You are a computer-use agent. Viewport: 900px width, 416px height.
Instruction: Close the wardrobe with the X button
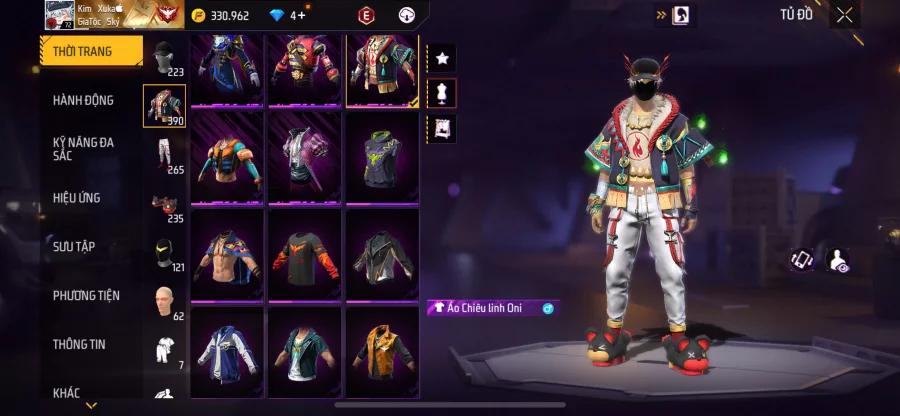click(x=845, y=14)
